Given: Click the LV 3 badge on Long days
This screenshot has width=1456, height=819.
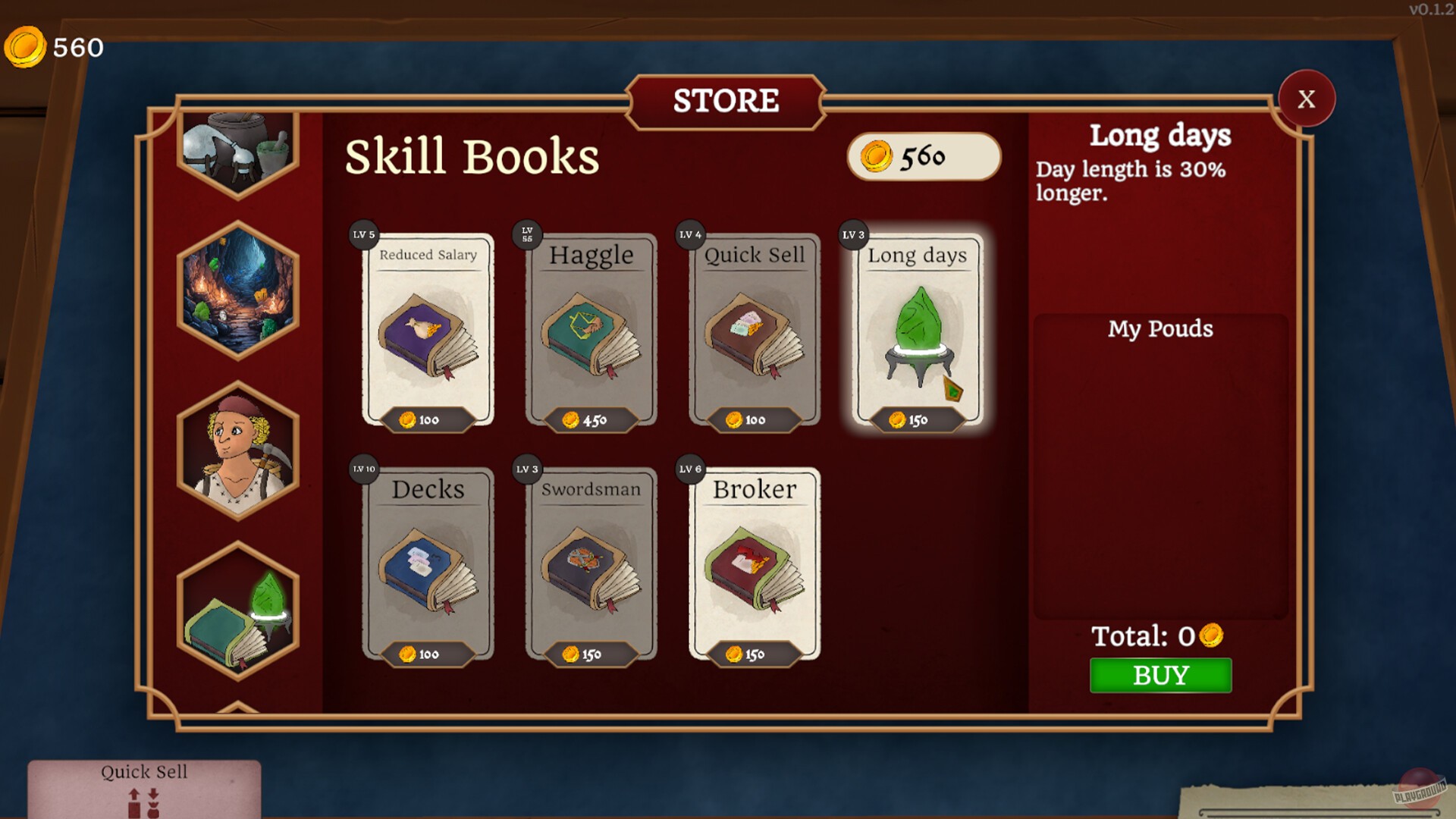Looking at the screenshot, I should [x=854, y=235].
